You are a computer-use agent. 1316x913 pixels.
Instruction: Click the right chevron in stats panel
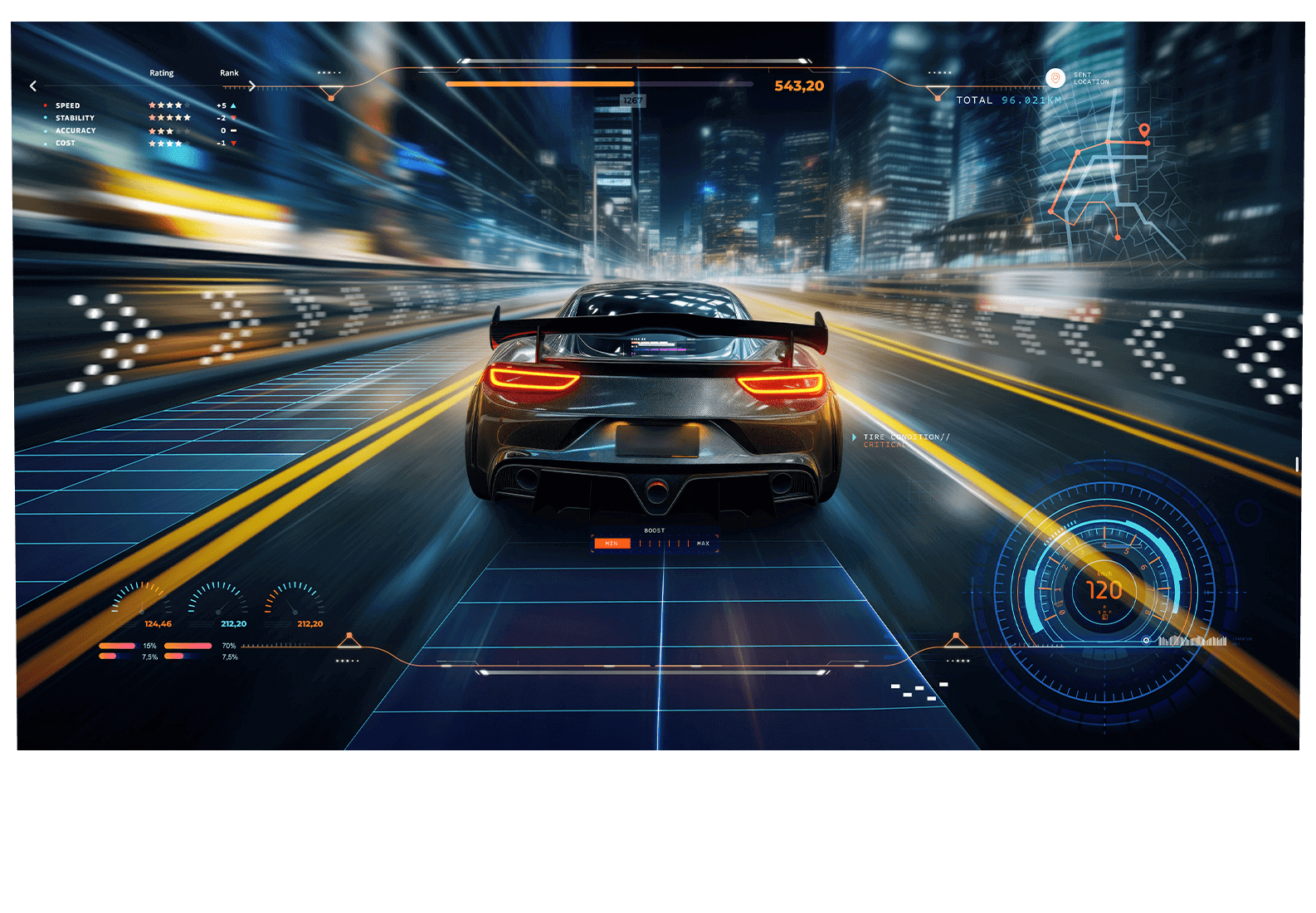[251, 85]
